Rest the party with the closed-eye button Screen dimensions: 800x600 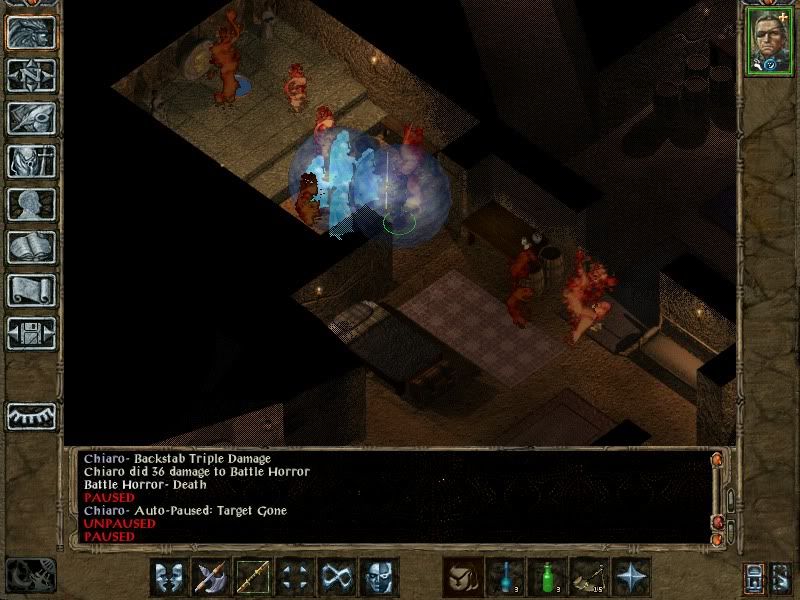tap(31, 415)
